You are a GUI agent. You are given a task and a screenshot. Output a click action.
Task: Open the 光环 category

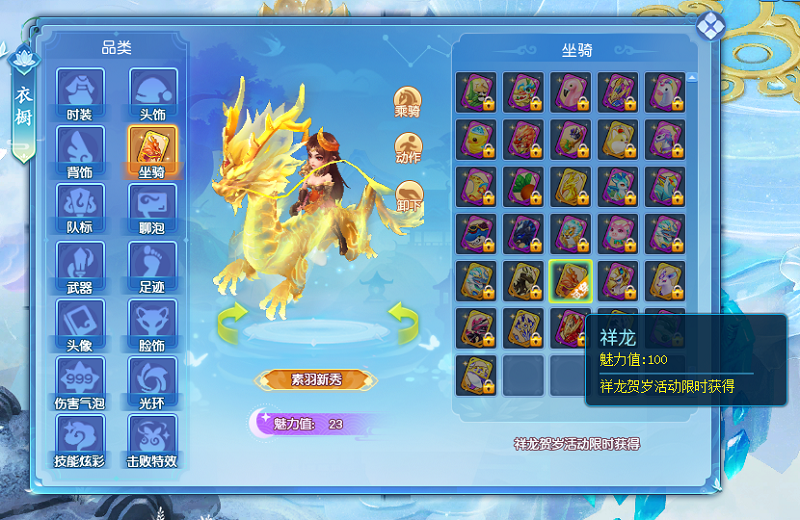152,382
